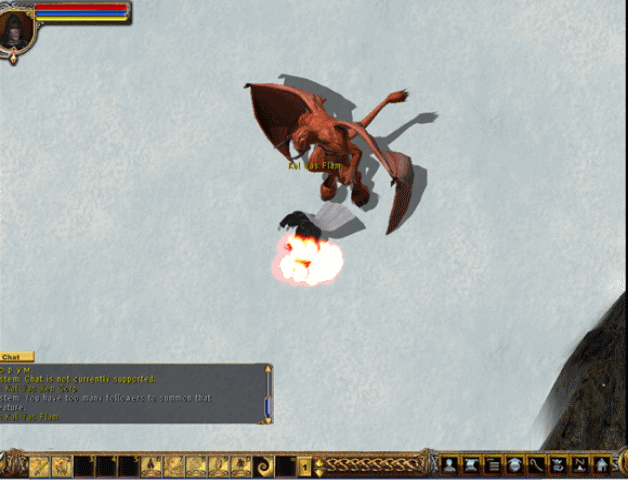The width and height of the screenshot is (628, 480).
Task: Click the chat log scrollbar handle
Action: 267,407
